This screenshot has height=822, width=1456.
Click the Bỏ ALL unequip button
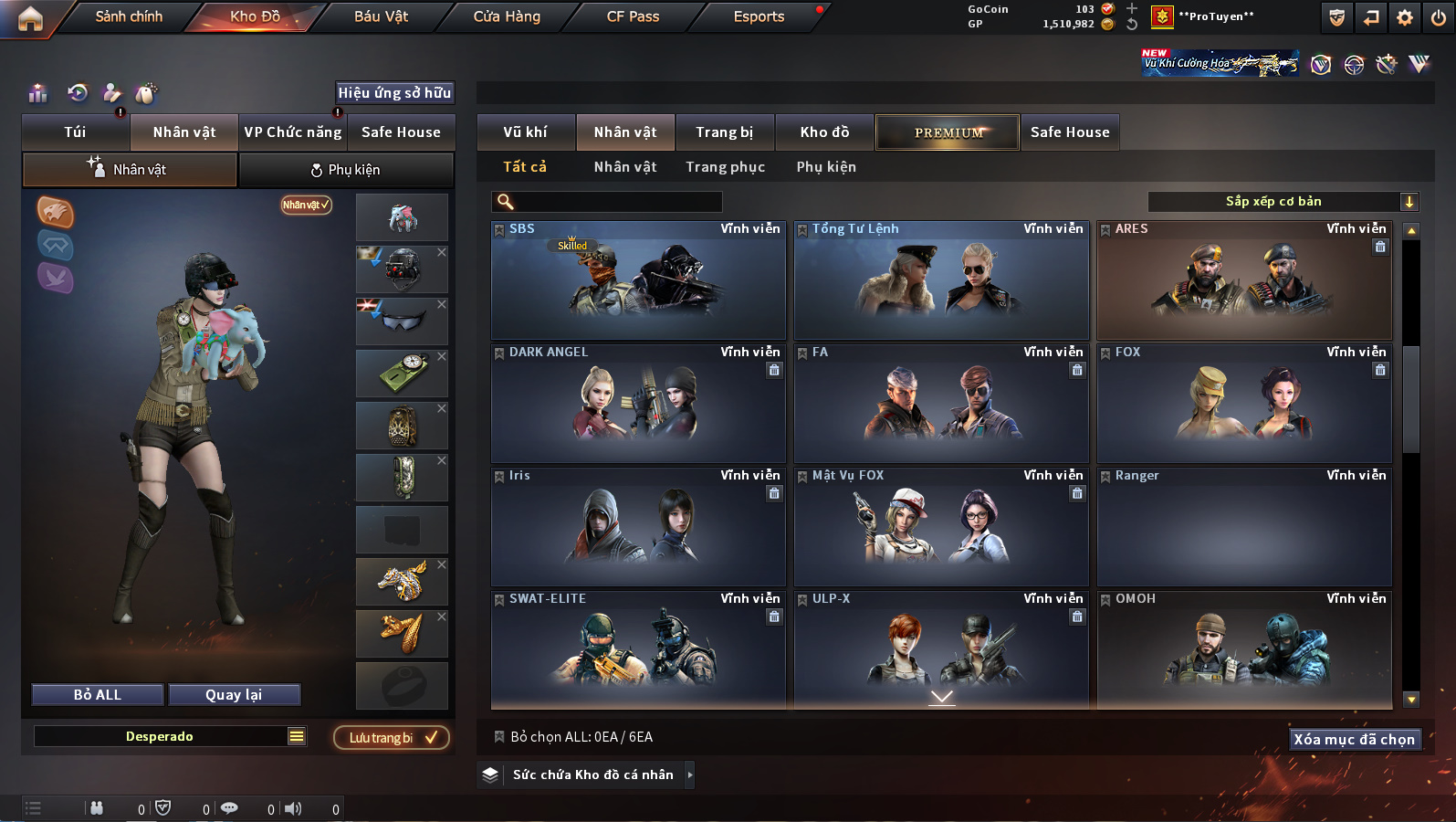(x=98, y=695)
